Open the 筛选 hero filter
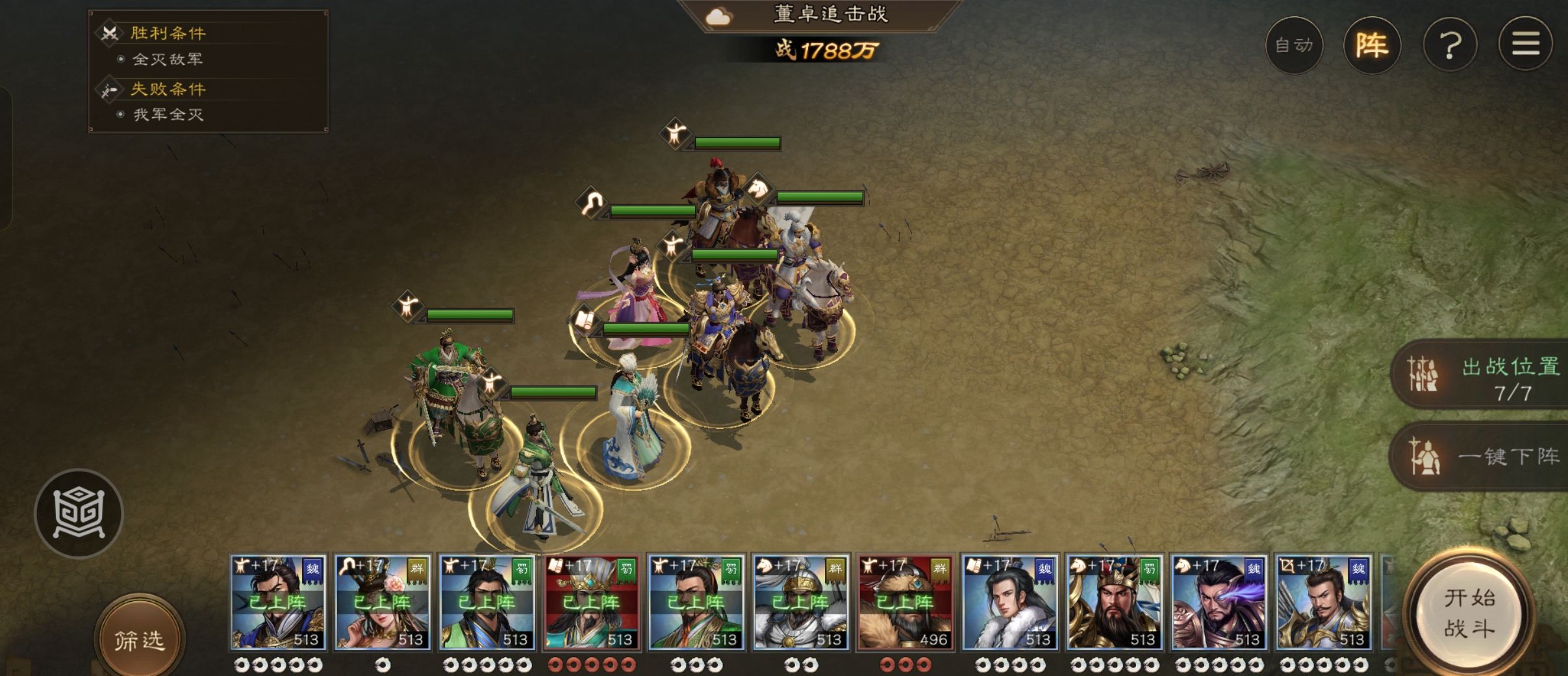 (139, 640)
